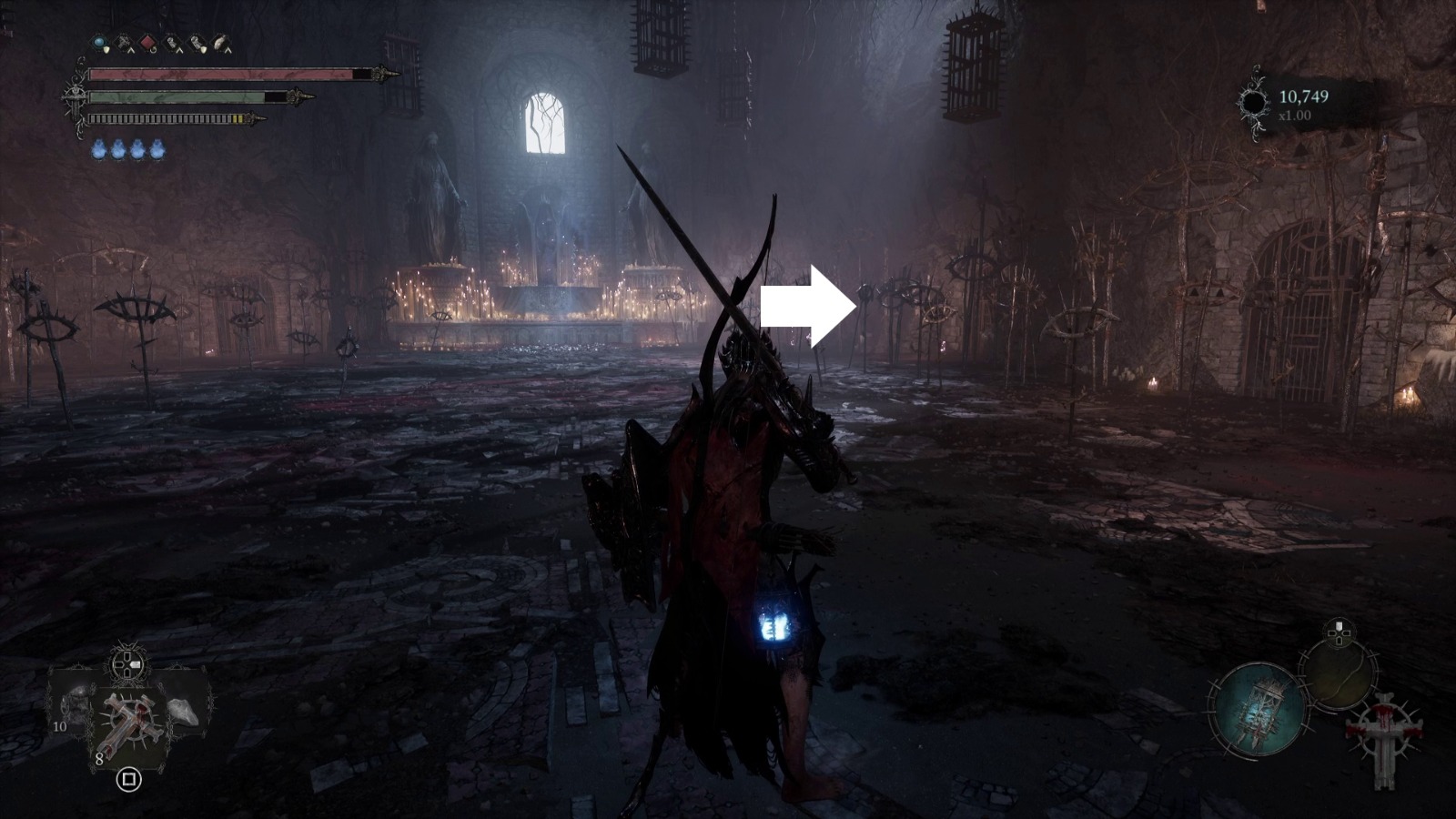Select the red diamond ammunition slot icon

click(x=147, y=42)
